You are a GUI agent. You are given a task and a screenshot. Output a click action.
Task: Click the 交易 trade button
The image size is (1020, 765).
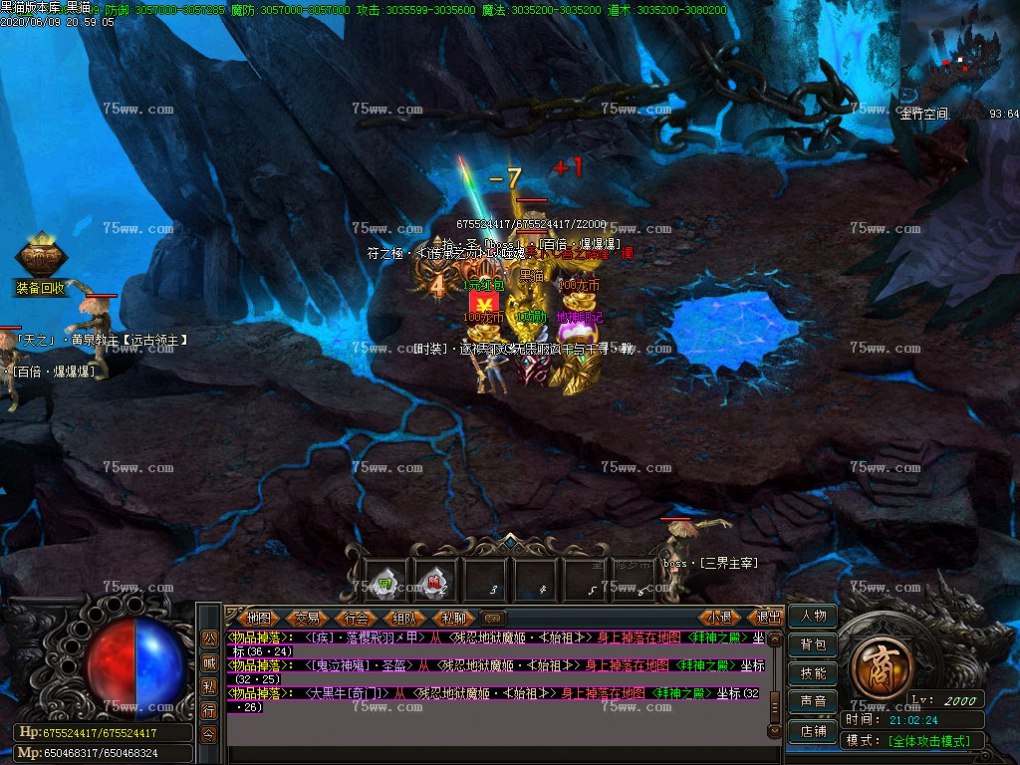[308, 618]
